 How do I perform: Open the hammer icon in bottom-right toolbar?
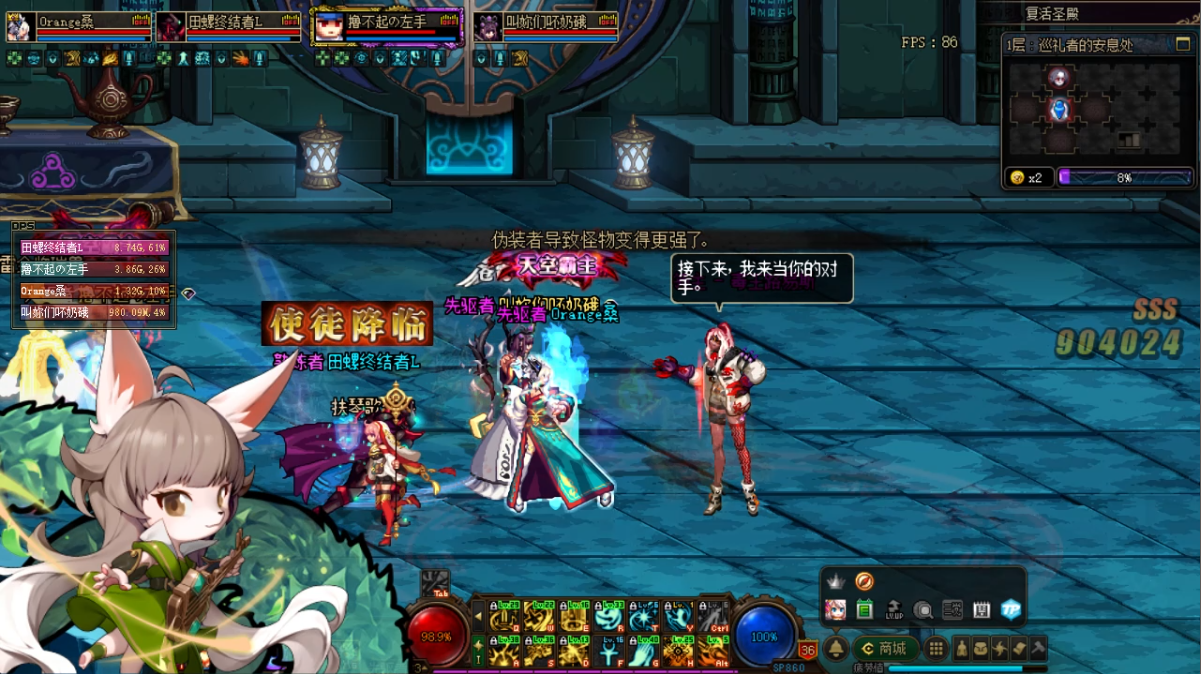coord(1038,649)
